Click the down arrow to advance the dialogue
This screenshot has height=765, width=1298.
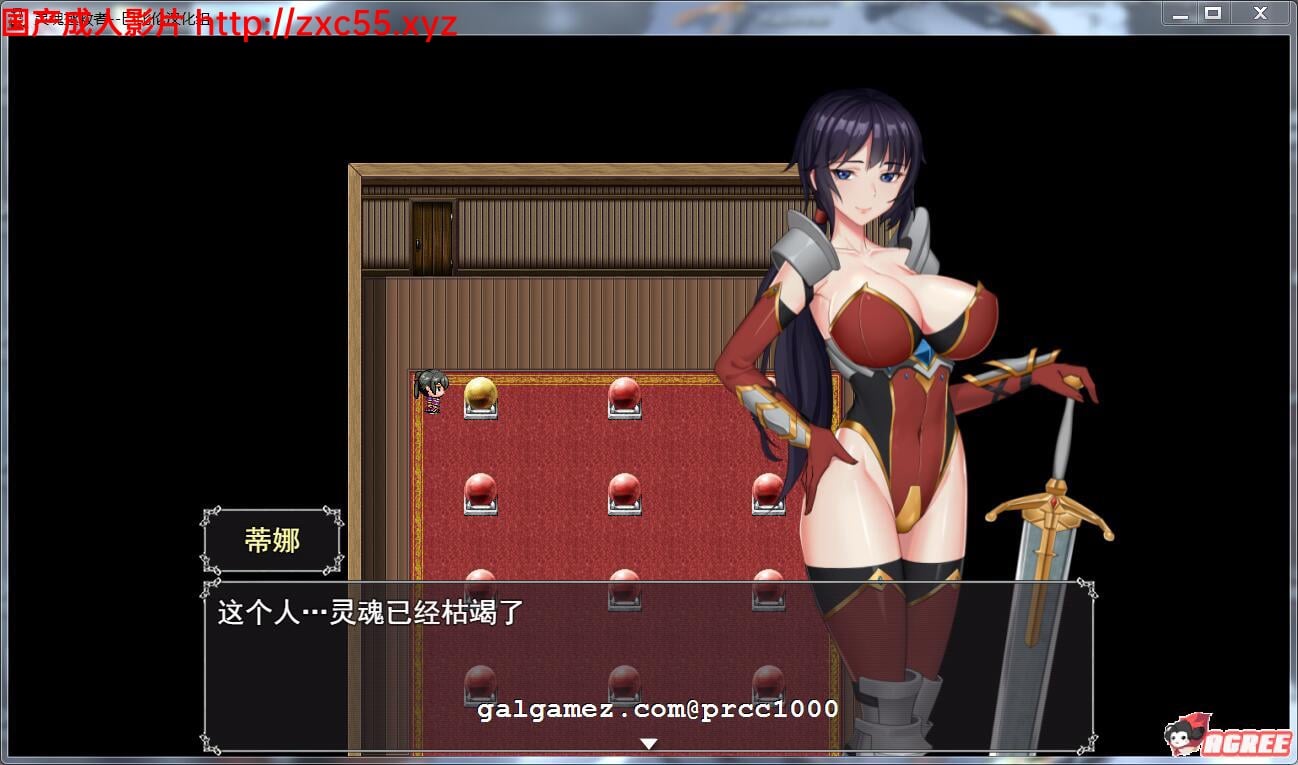[648, 743]
